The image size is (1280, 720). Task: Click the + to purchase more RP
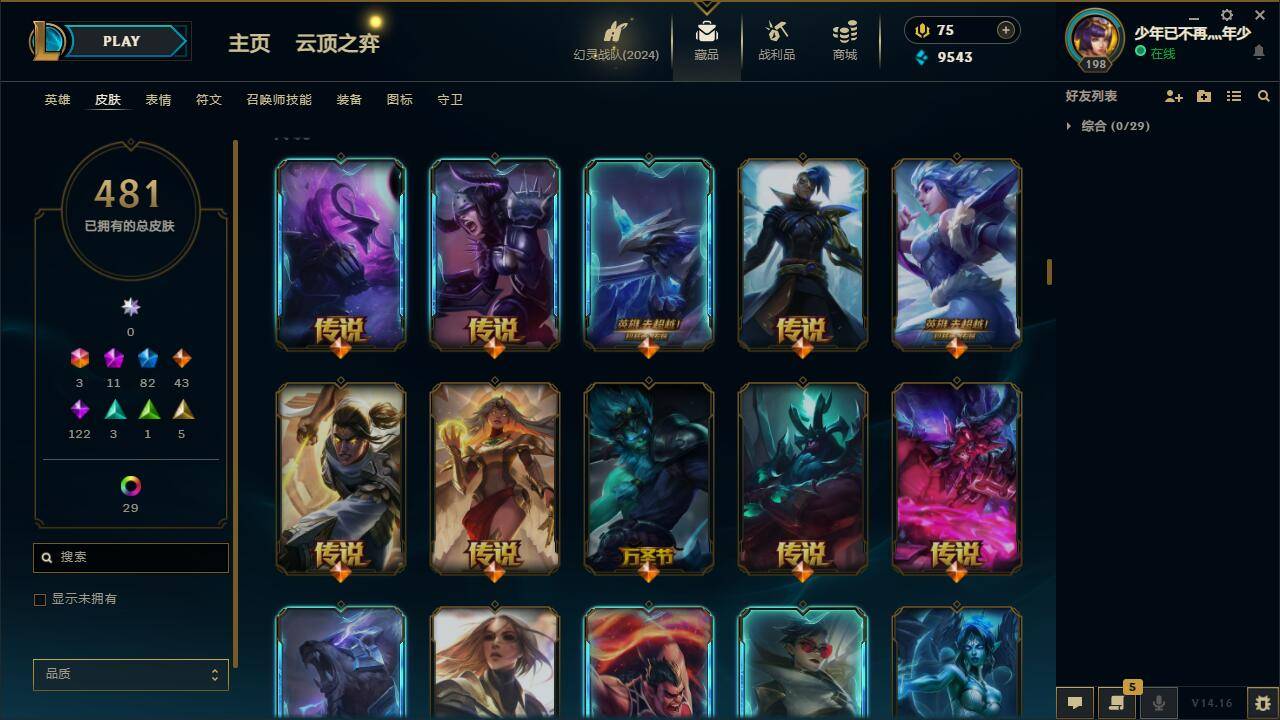pyautogui.click(x=1003, y=30)
